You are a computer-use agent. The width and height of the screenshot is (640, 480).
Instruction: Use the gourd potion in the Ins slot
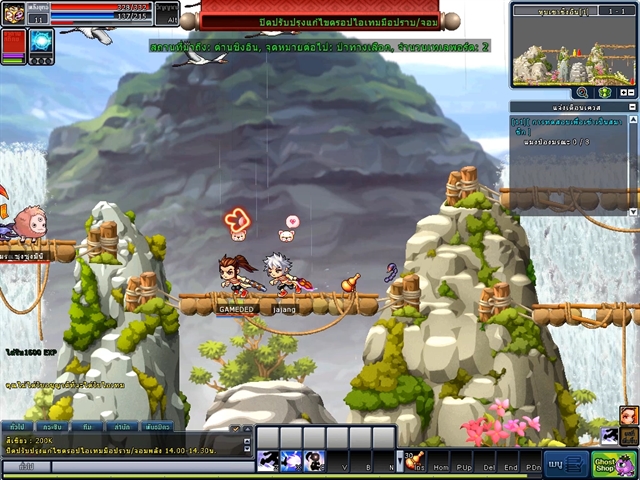(x=414, y=460)
